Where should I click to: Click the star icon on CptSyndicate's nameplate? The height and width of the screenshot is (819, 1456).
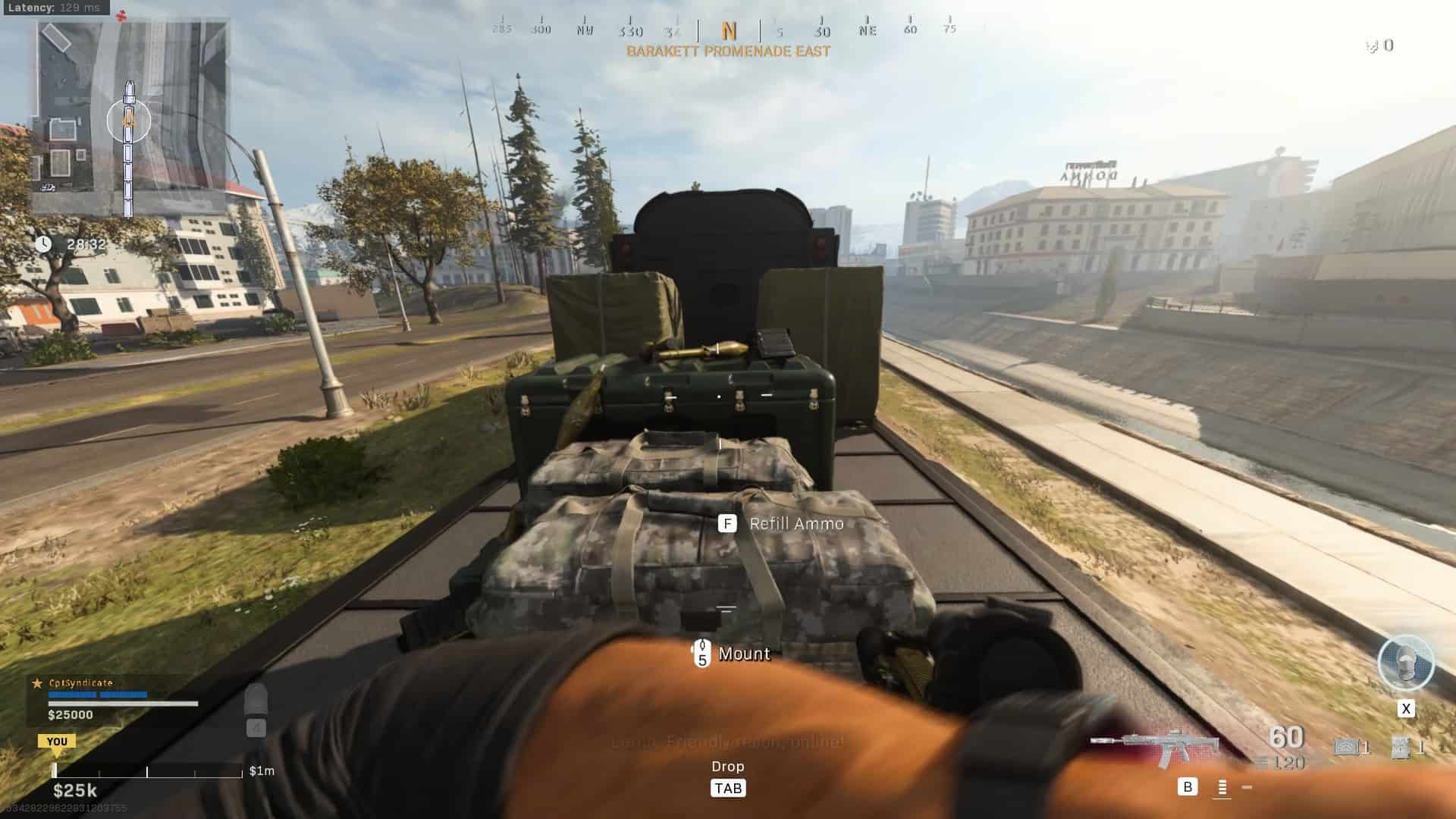(x=36, y=683)
